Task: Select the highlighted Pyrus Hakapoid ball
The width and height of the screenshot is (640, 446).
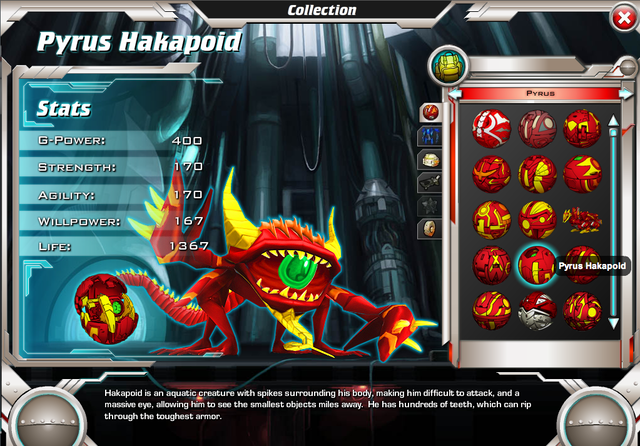Action: coord(536,265)
